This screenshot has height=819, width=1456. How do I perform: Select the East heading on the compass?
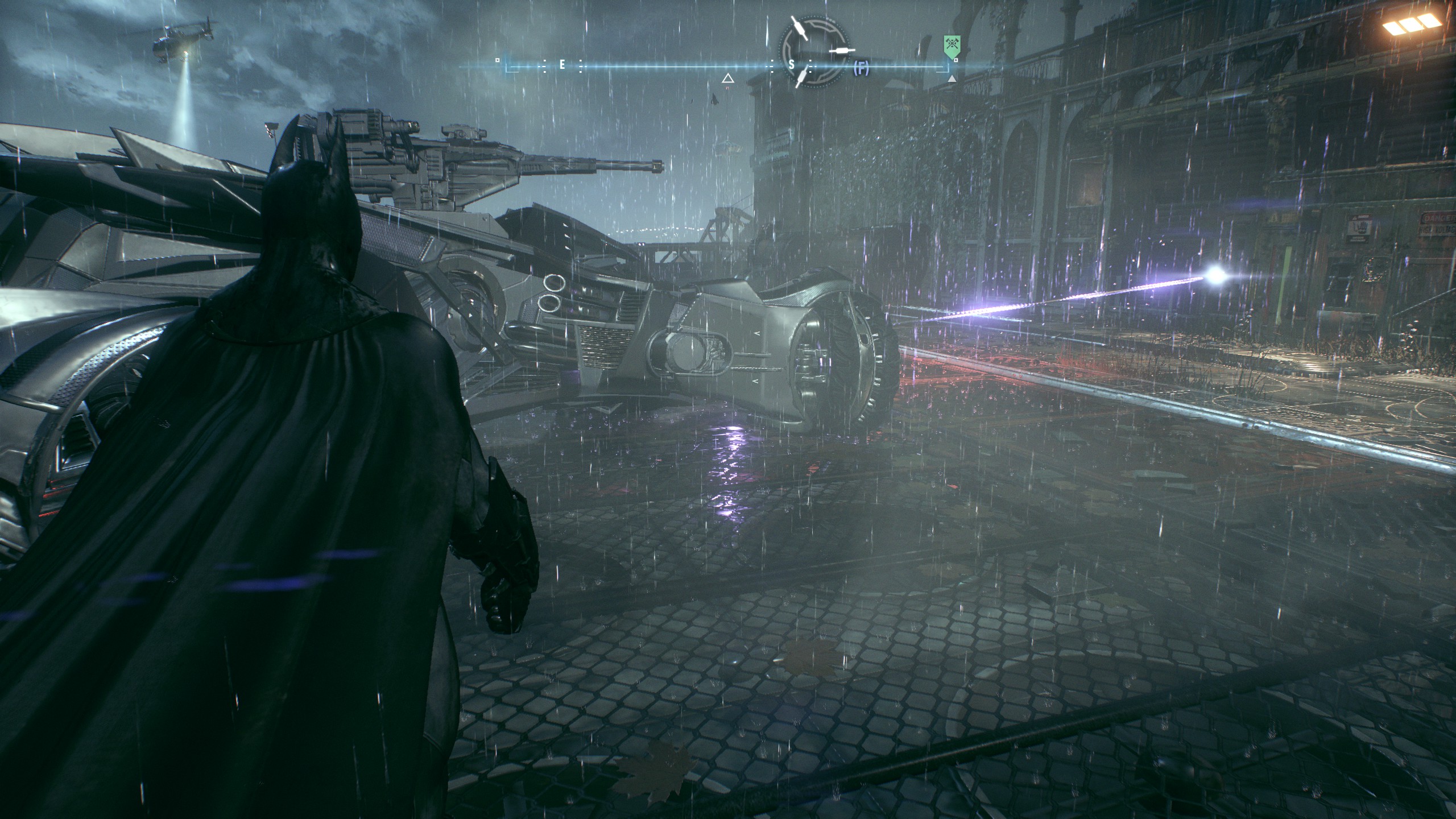click(562, 65)
